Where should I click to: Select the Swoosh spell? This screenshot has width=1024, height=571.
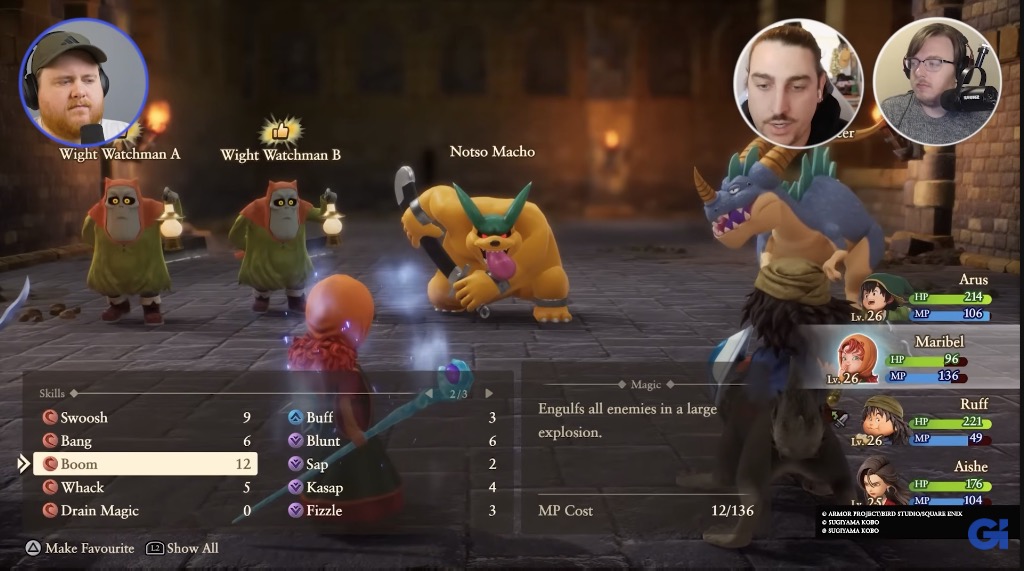point(84,418)
